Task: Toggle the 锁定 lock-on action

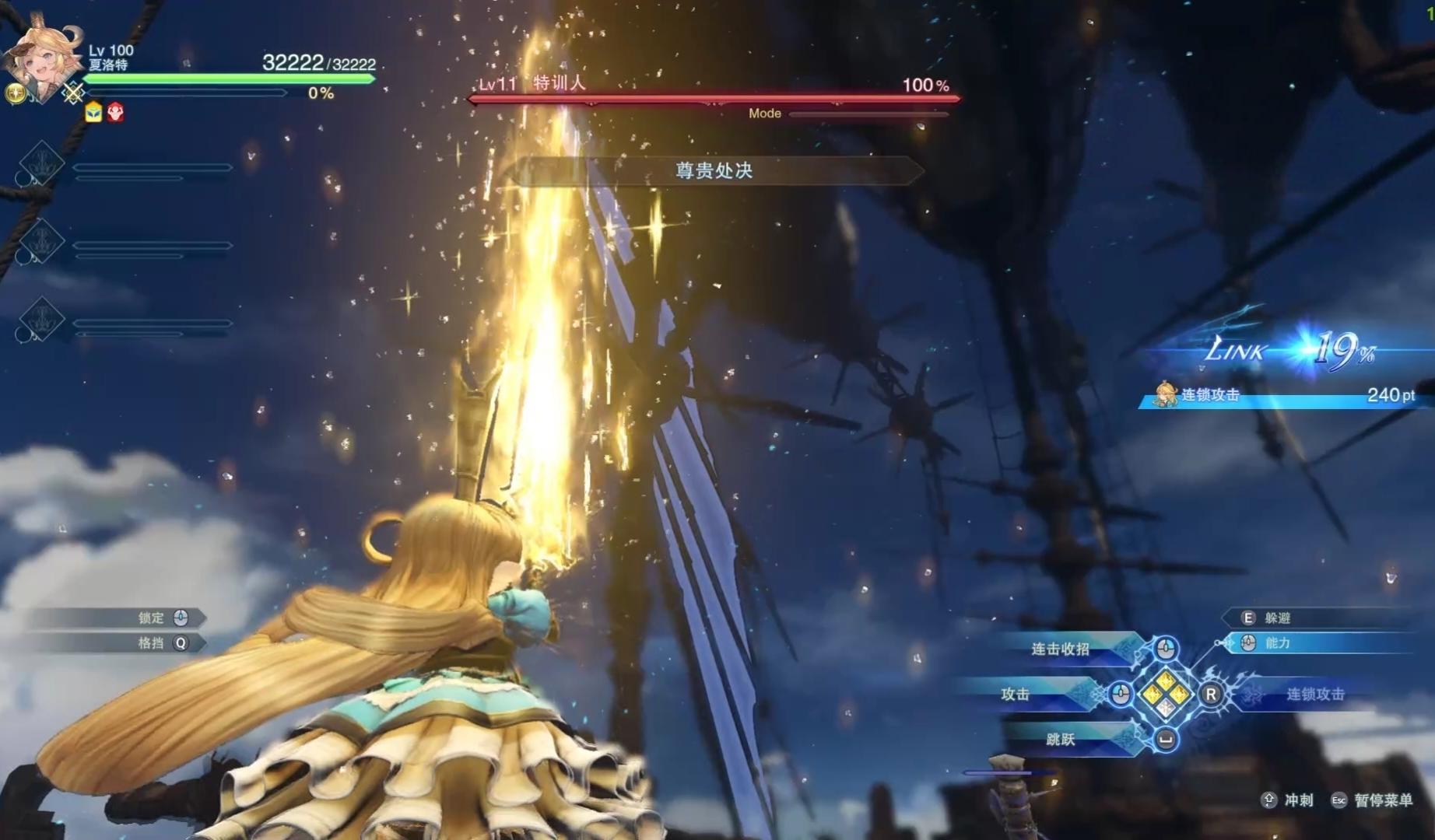Action: pyautogui.click(x=153, y=618)
